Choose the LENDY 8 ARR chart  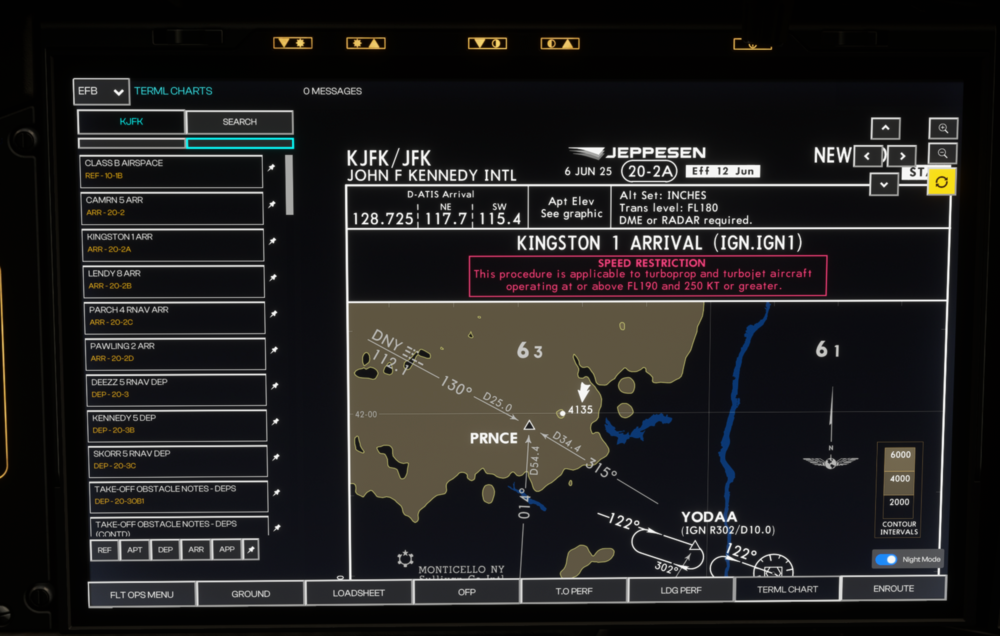click(x=171, y=279)
